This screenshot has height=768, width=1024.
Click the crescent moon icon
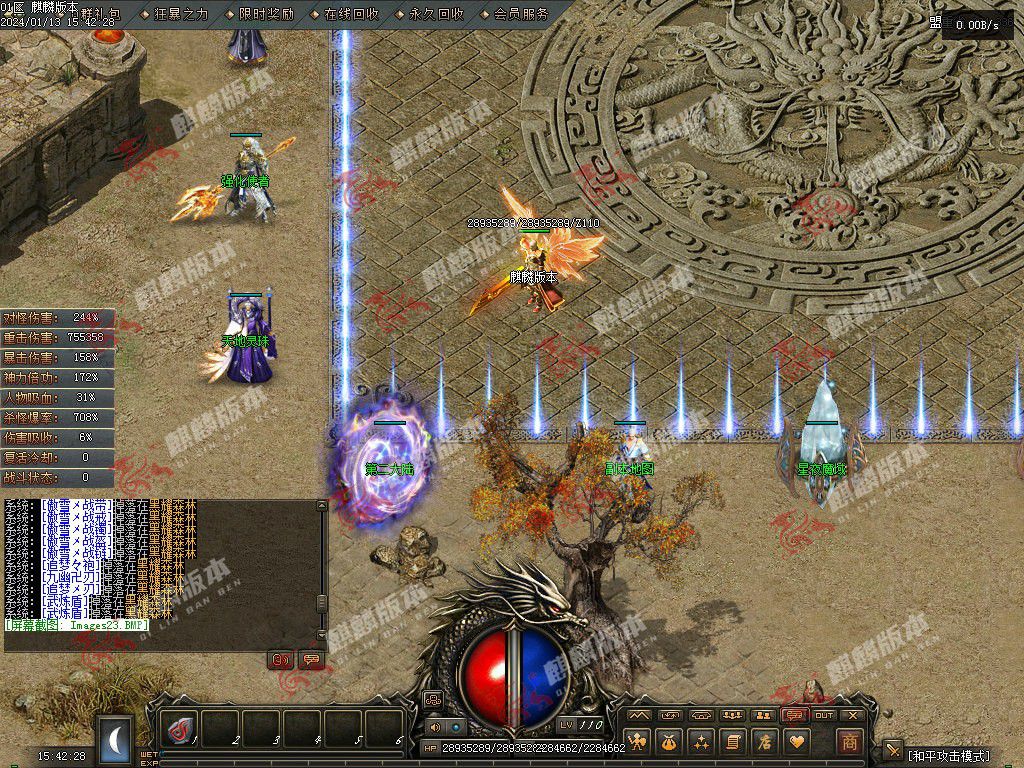click(116, 740)
